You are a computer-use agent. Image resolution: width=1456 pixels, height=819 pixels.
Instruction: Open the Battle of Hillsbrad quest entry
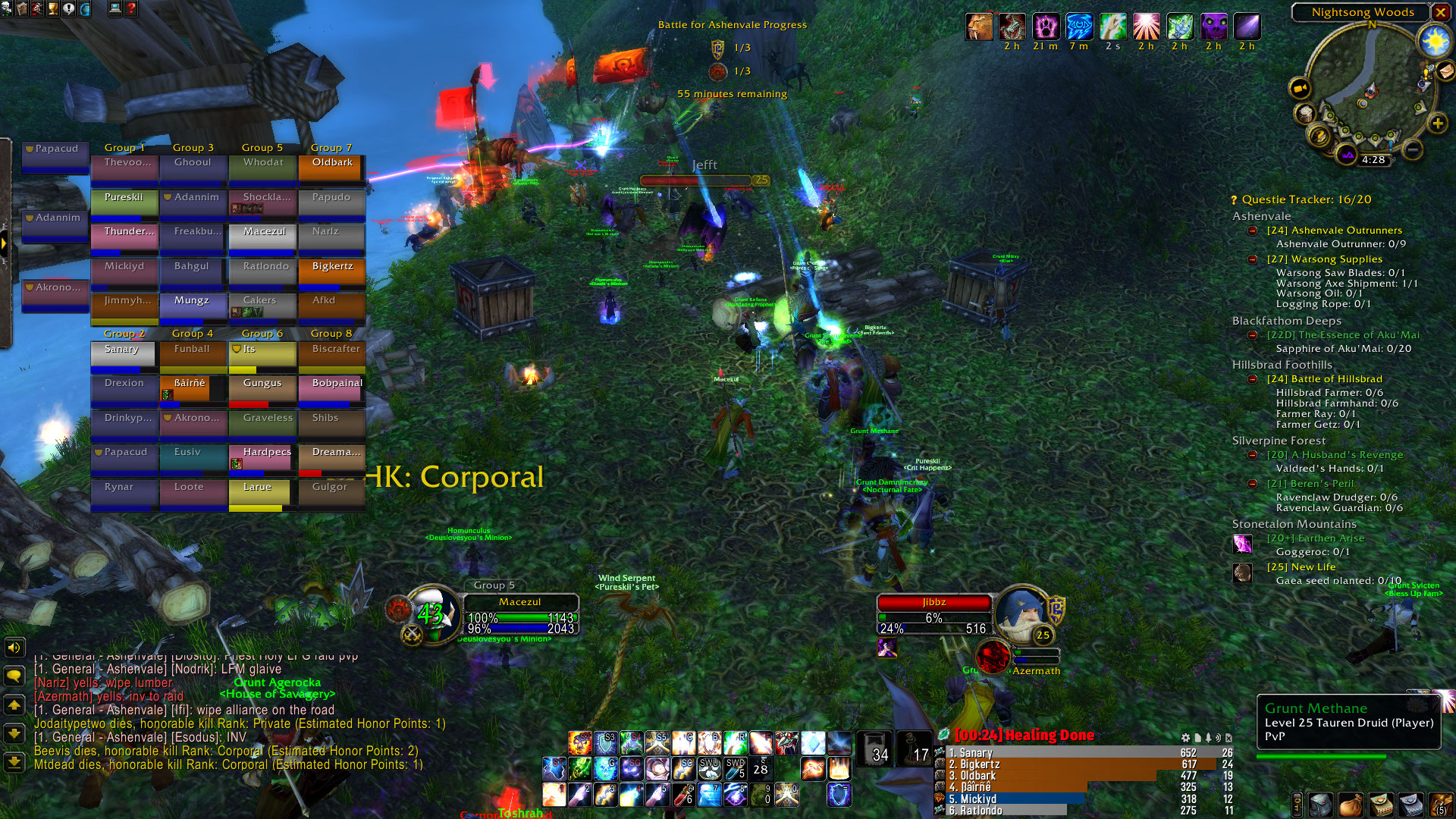[x=1336, y=379]
